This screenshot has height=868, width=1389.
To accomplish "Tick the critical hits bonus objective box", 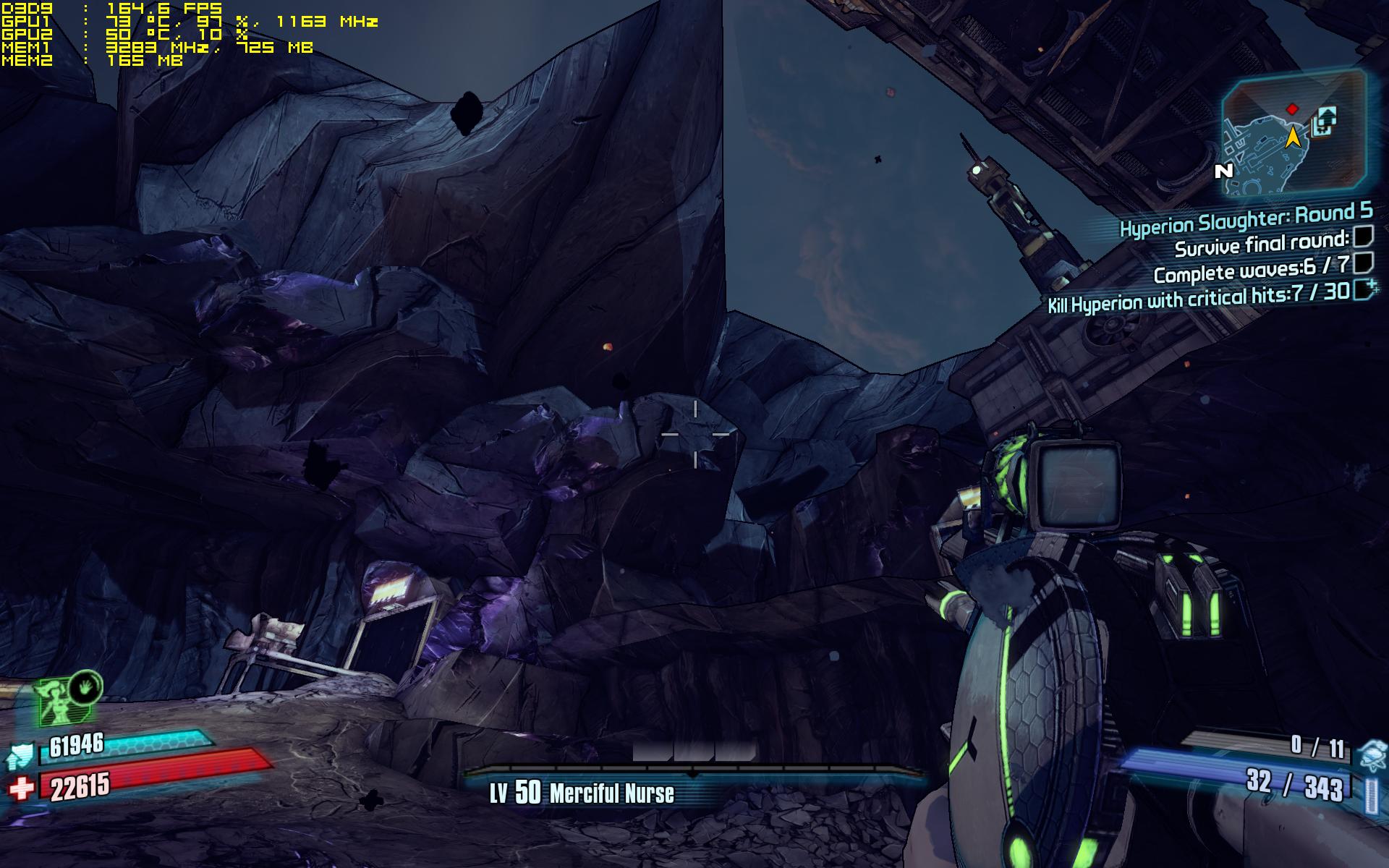I will tap(1364, 289).
